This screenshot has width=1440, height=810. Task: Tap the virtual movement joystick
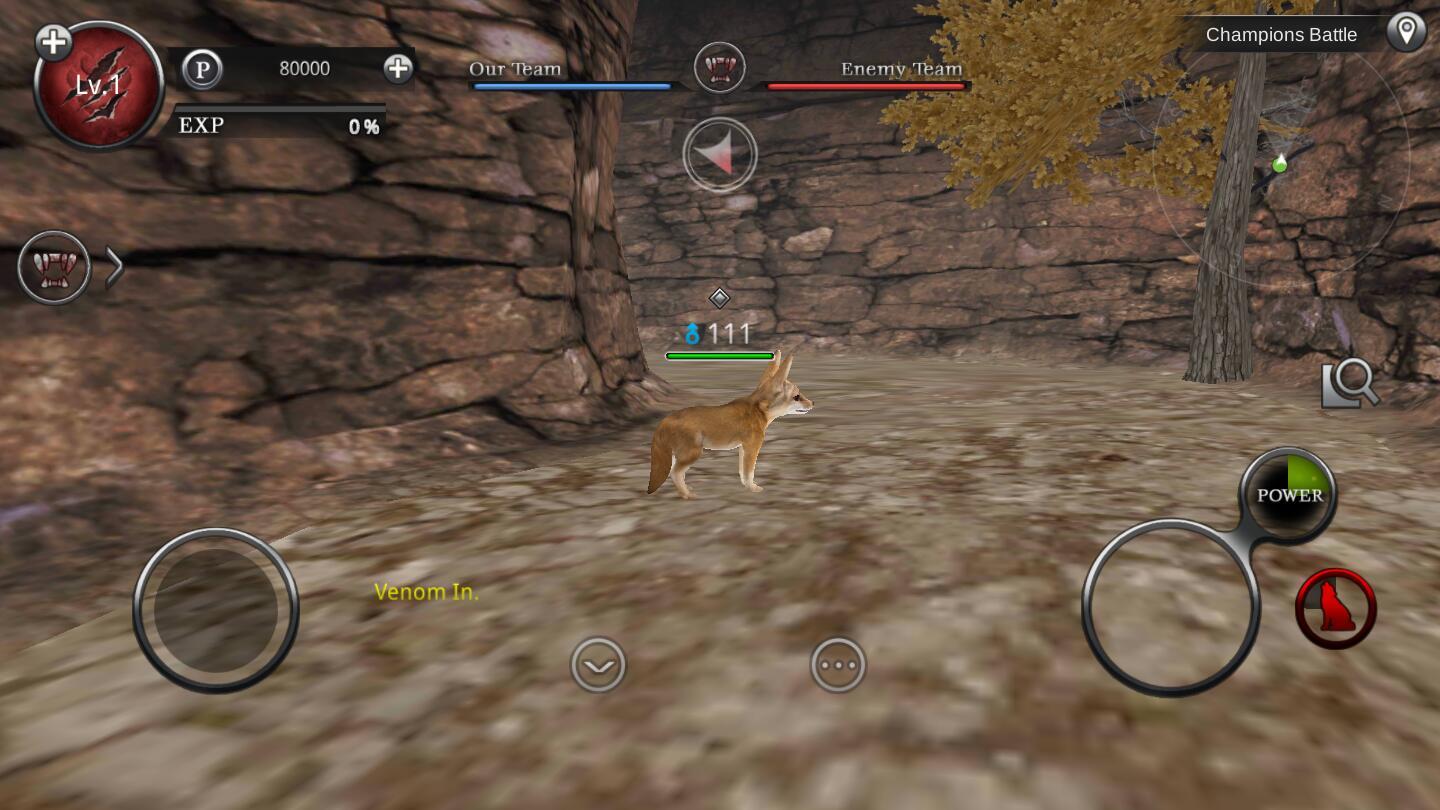tap(216, 609)
